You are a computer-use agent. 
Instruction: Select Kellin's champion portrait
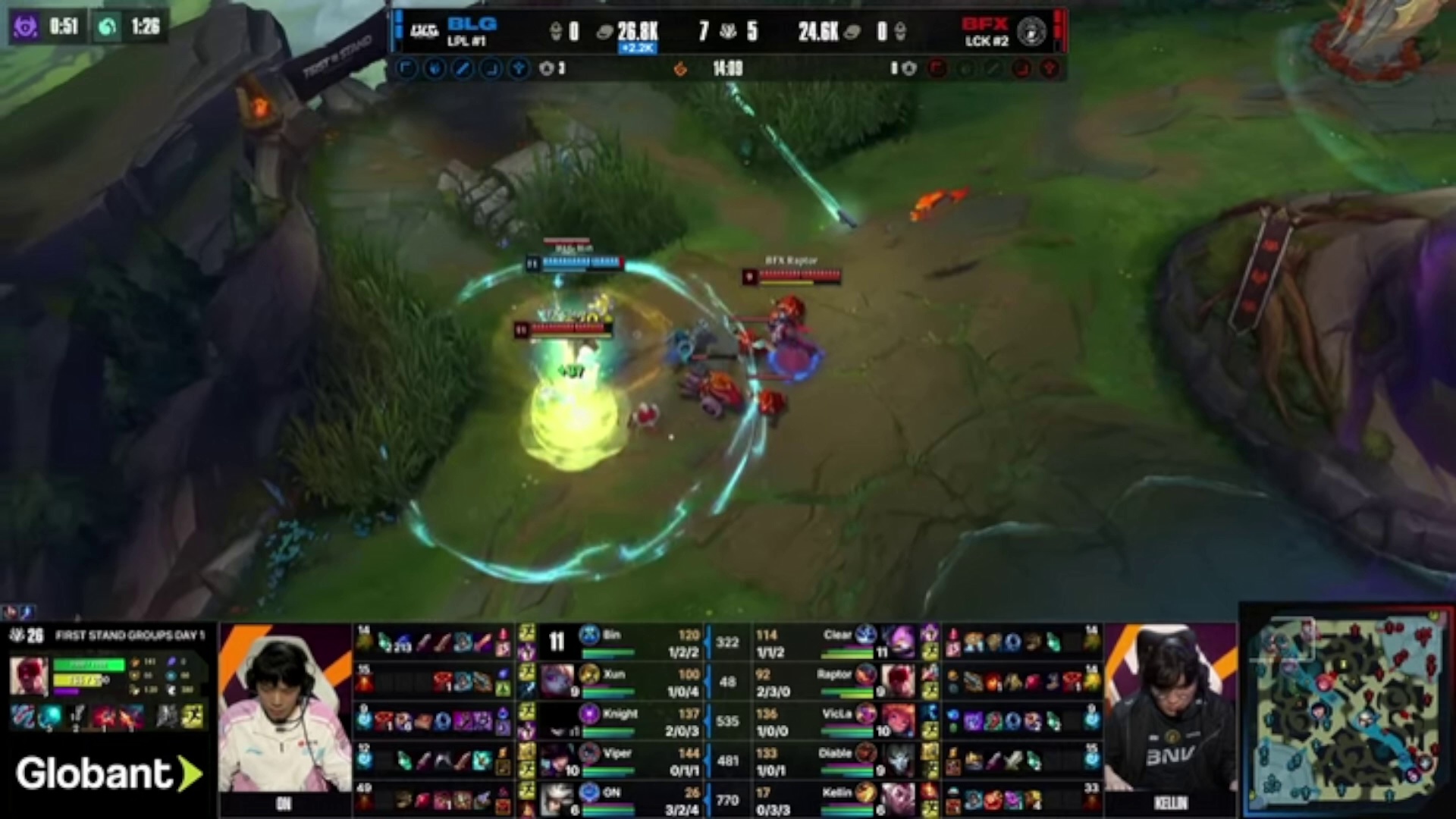tap(899, 799)
